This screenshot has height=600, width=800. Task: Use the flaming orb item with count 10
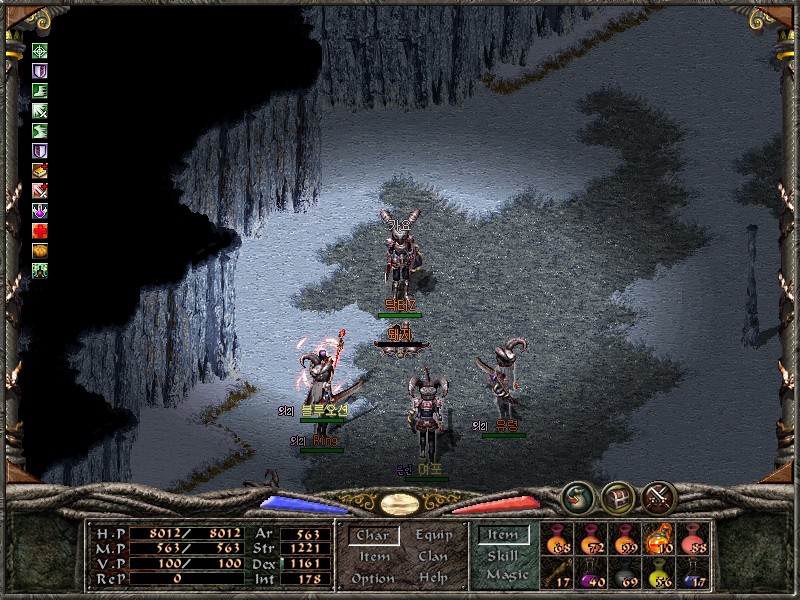659,539
